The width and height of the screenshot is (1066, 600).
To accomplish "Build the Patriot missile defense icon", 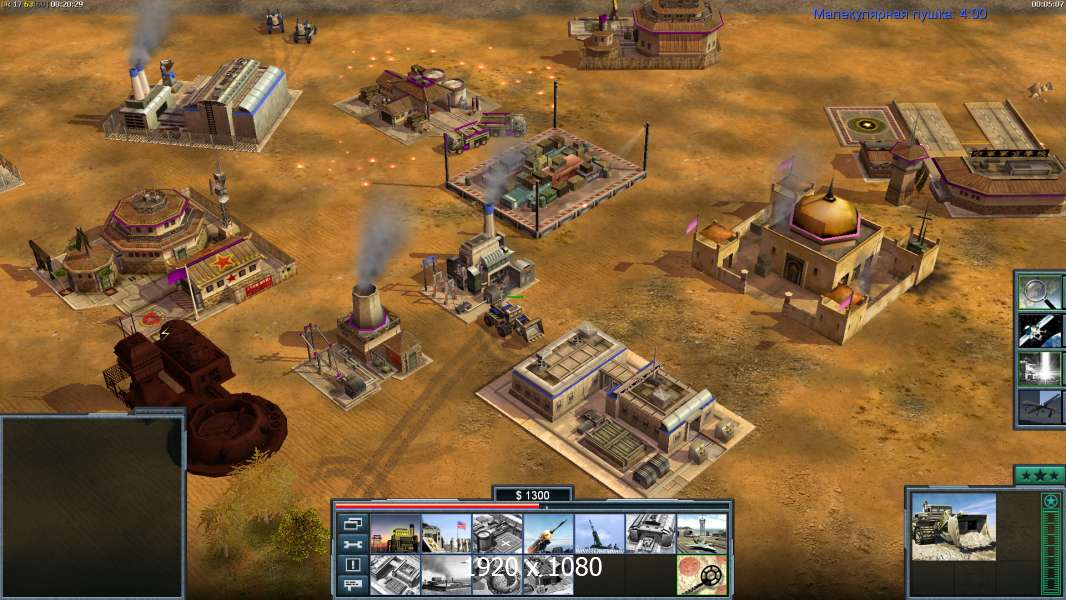I will coord(548,534).
